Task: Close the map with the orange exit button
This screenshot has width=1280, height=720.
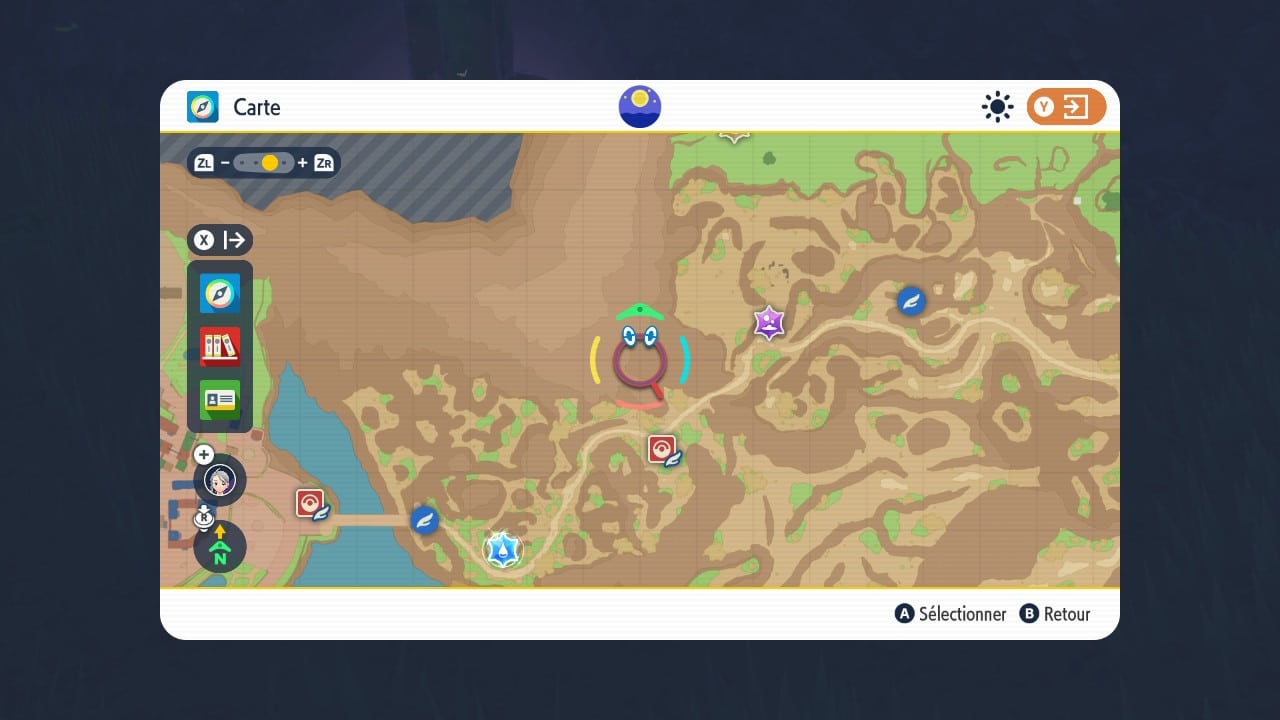Action: pos(1066,107)
